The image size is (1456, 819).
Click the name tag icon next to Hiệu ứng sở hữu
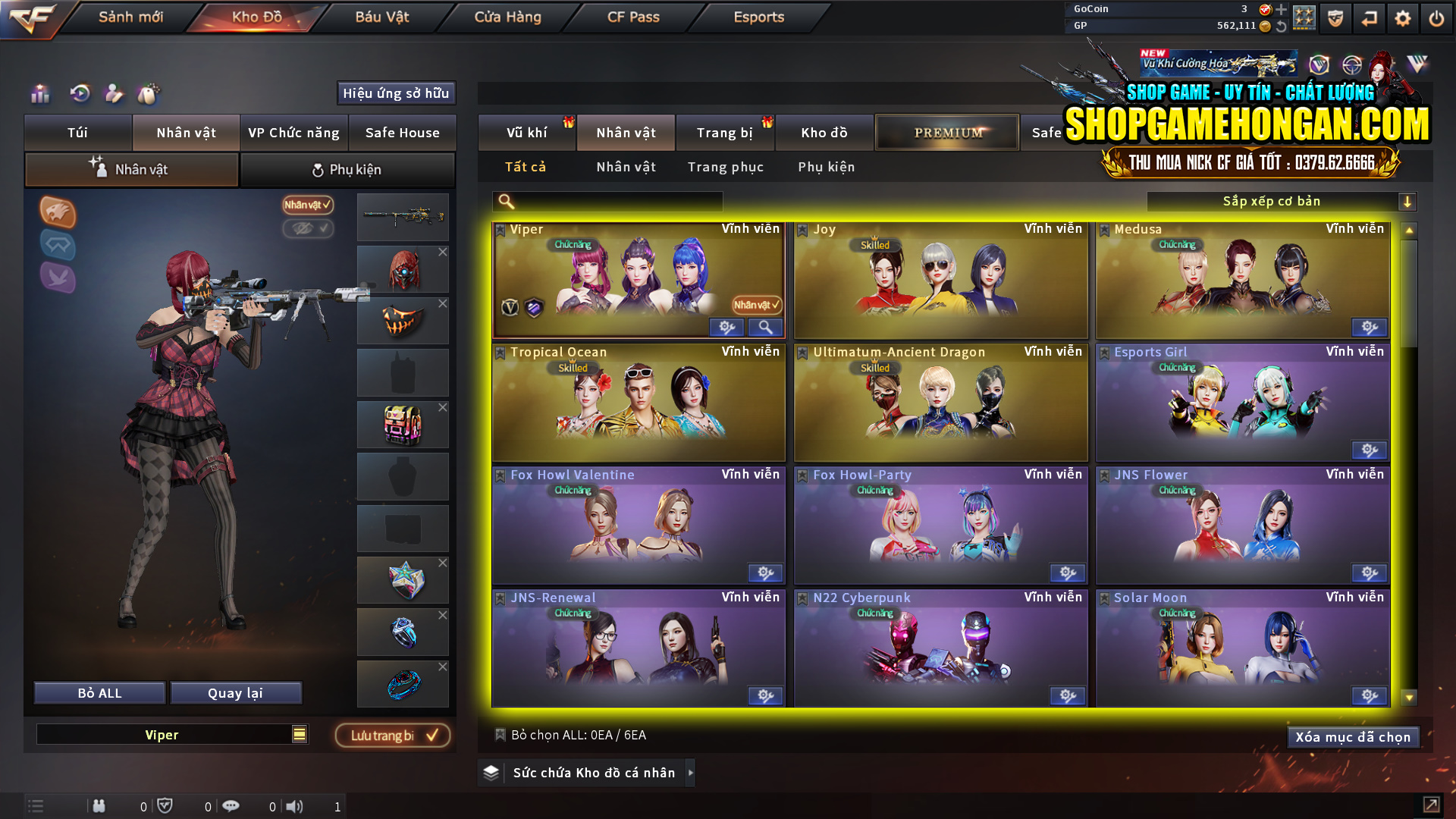149,94
